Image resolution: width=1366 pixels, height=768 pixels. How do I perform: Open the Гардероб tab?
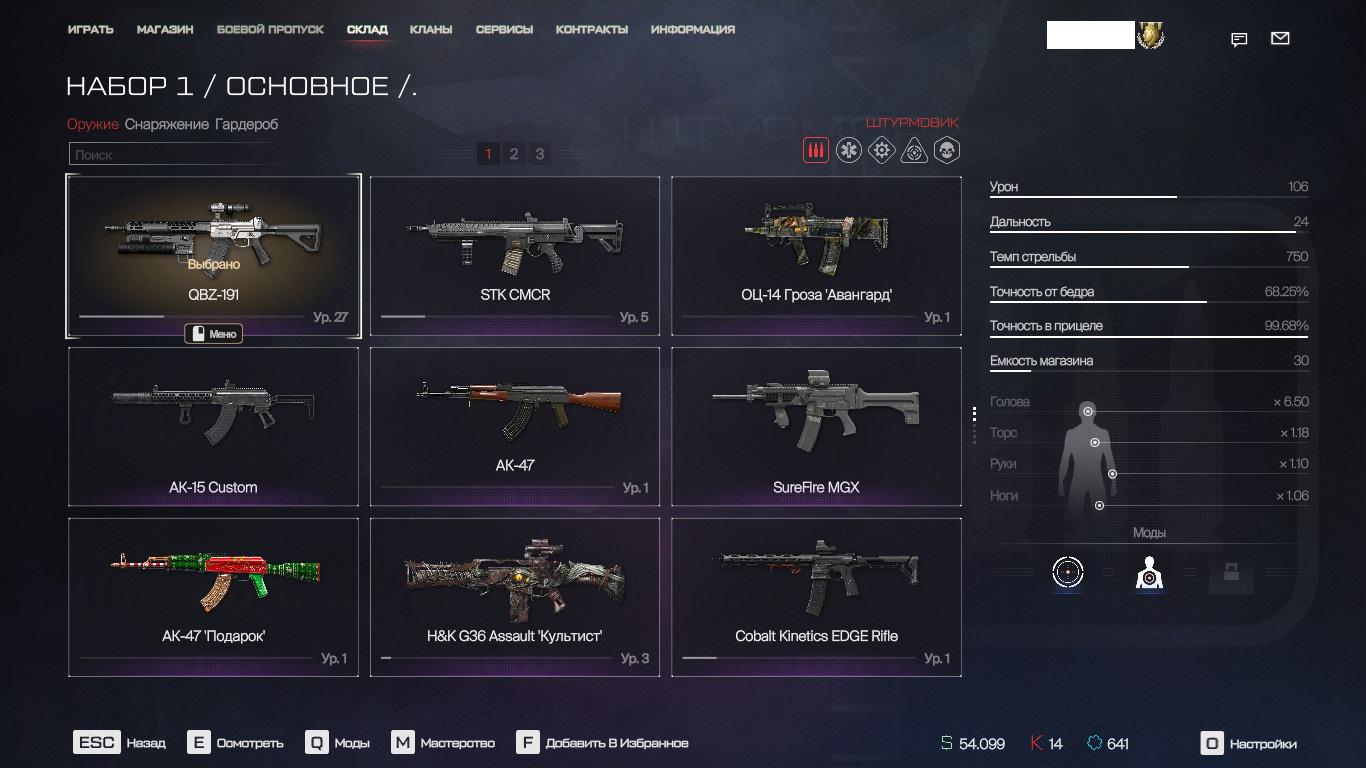[246, 124]
